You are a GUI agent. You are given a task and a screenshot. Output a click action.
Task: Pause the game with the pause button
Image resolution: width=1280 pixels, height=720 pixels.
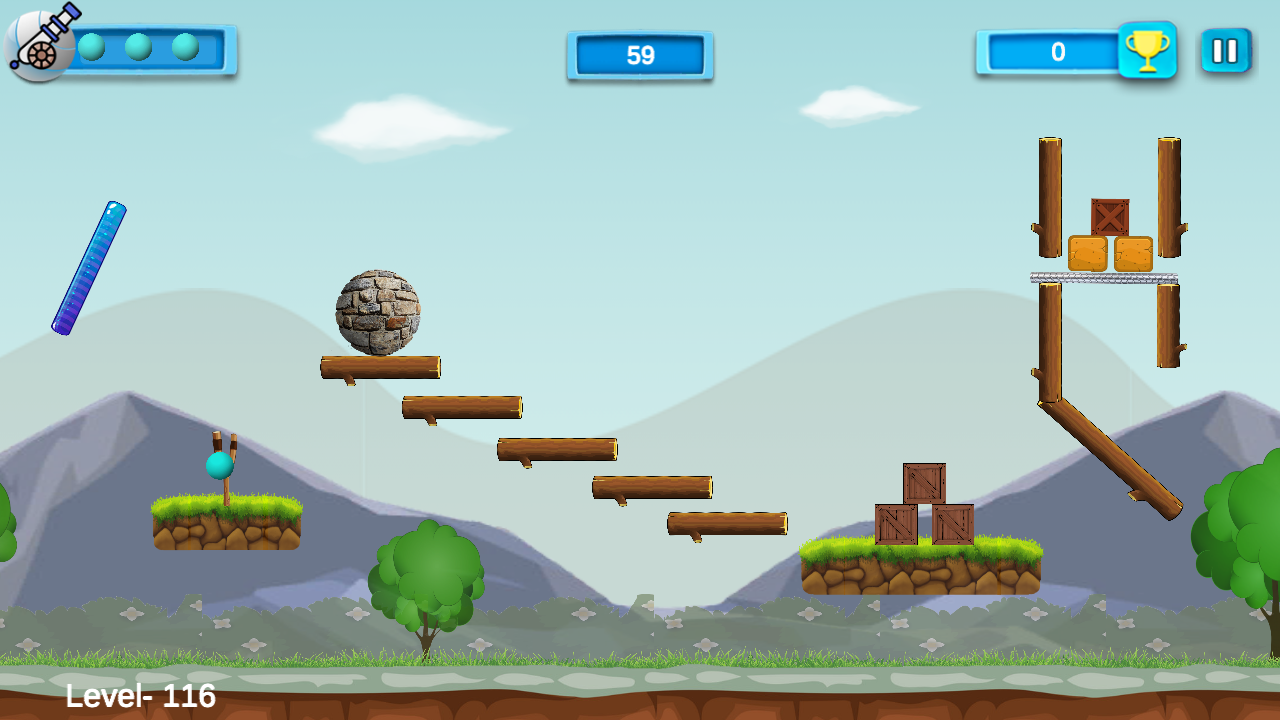[x=1225, y=51]
